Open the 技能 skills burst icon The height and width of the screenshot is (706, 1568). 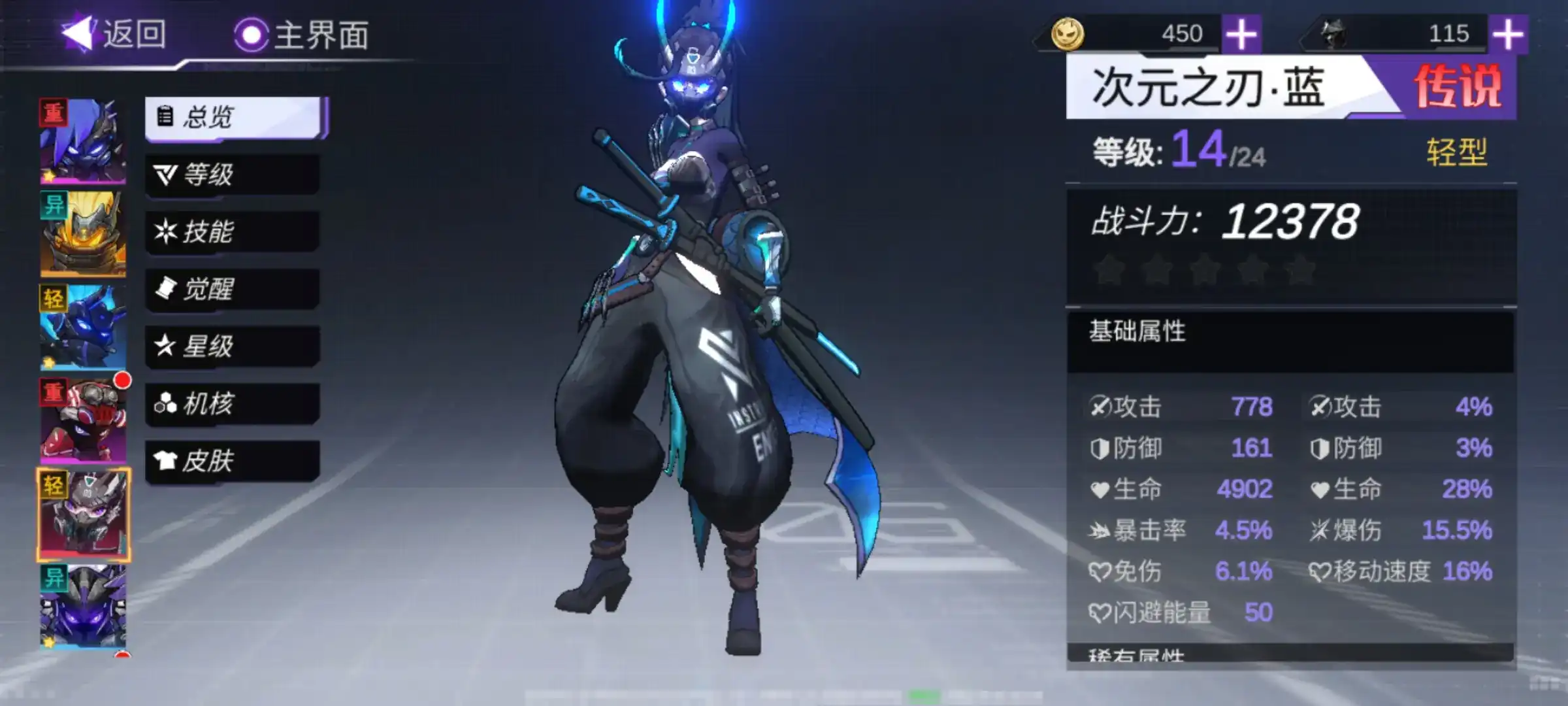coord(166,231)
